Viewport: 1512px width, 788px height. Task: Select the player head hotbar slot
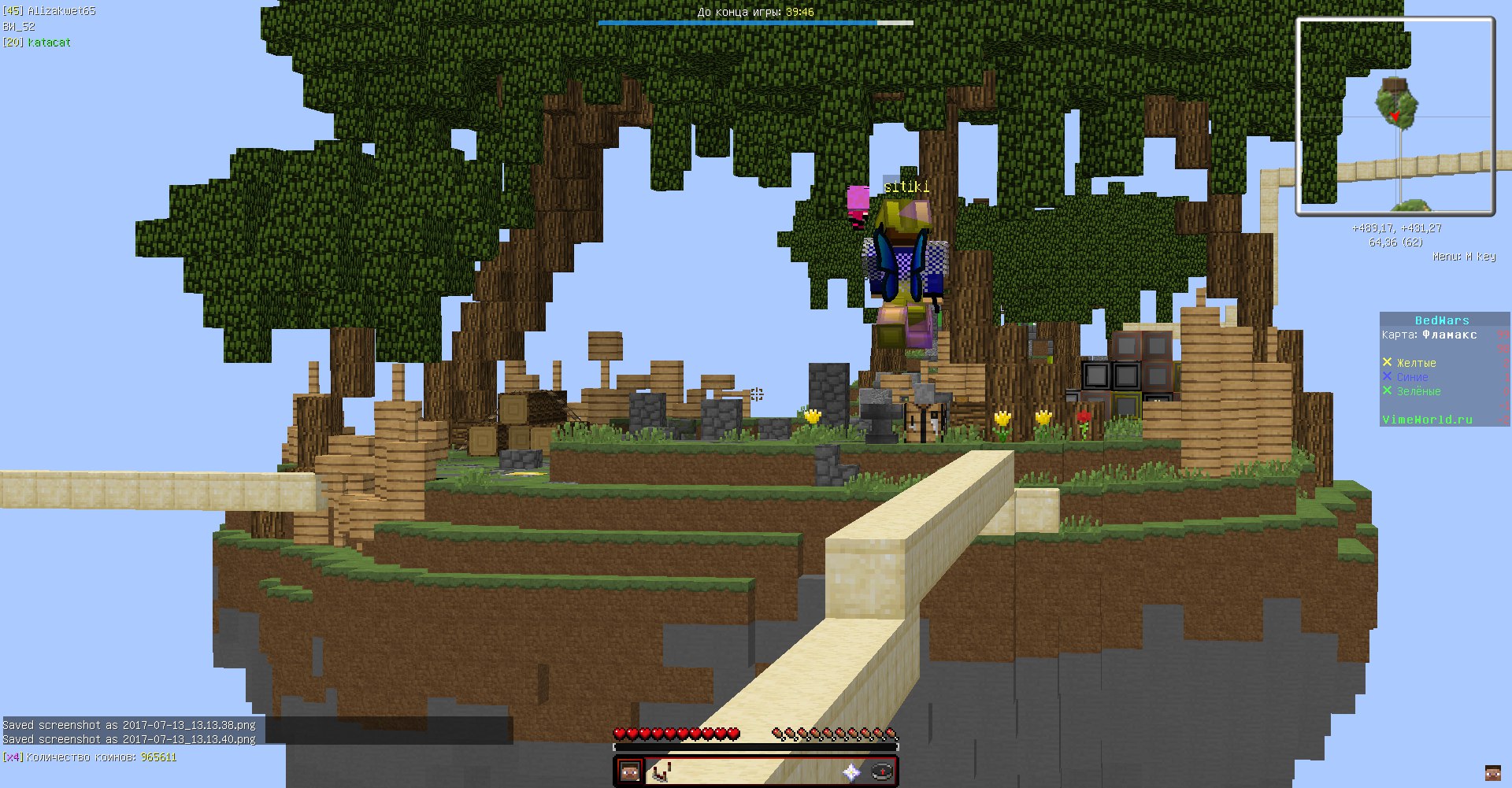pos(630,771)
